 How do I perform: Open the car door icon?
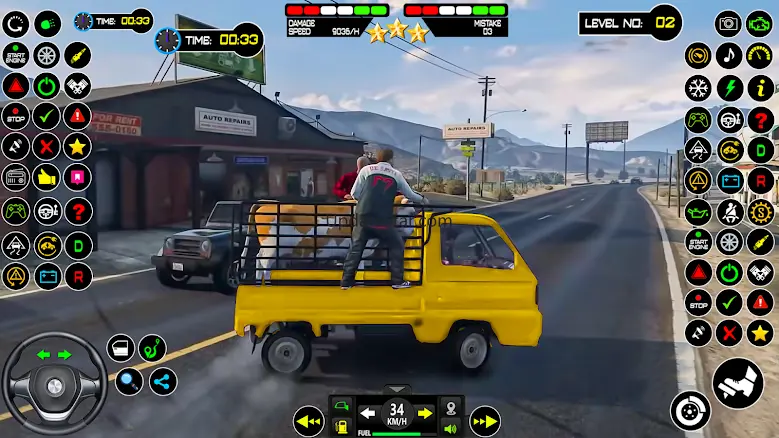tap(121, 348)
